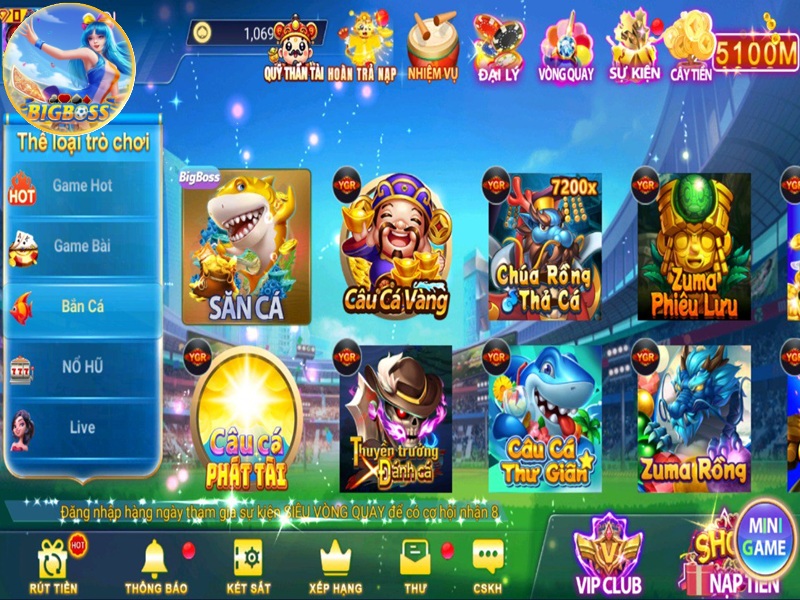Open the Live category
The image size is (800, 600).
(80, 428)
